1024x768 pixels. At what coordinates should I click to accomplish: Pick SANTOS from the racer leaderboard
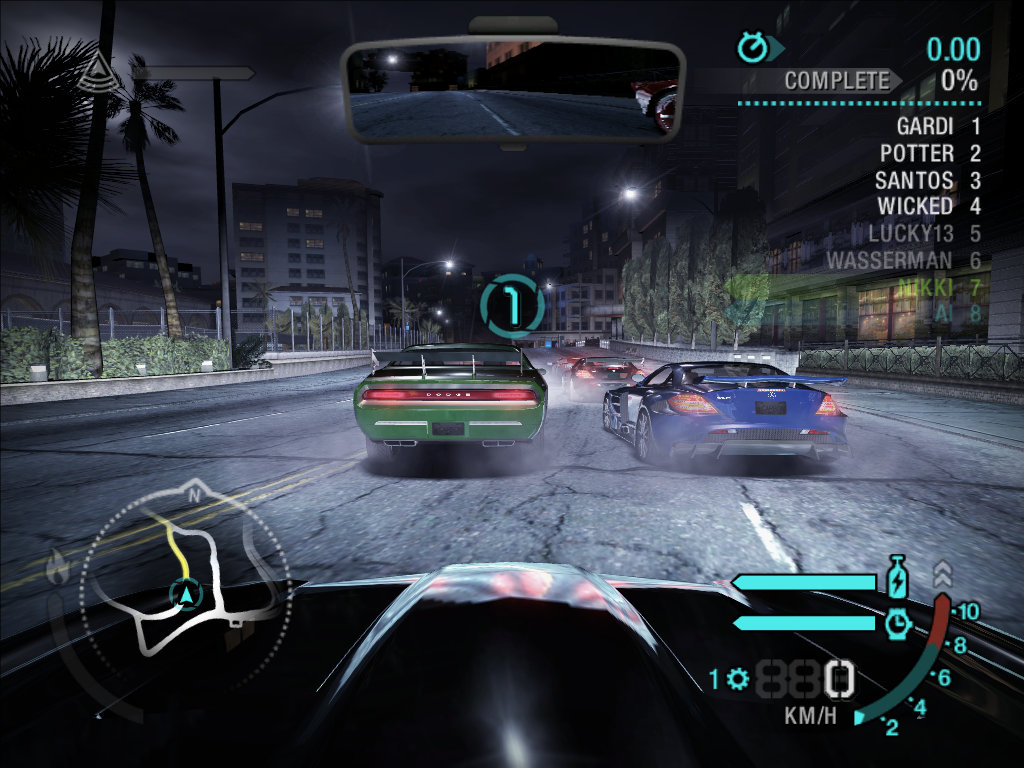(x=913, y=181)
